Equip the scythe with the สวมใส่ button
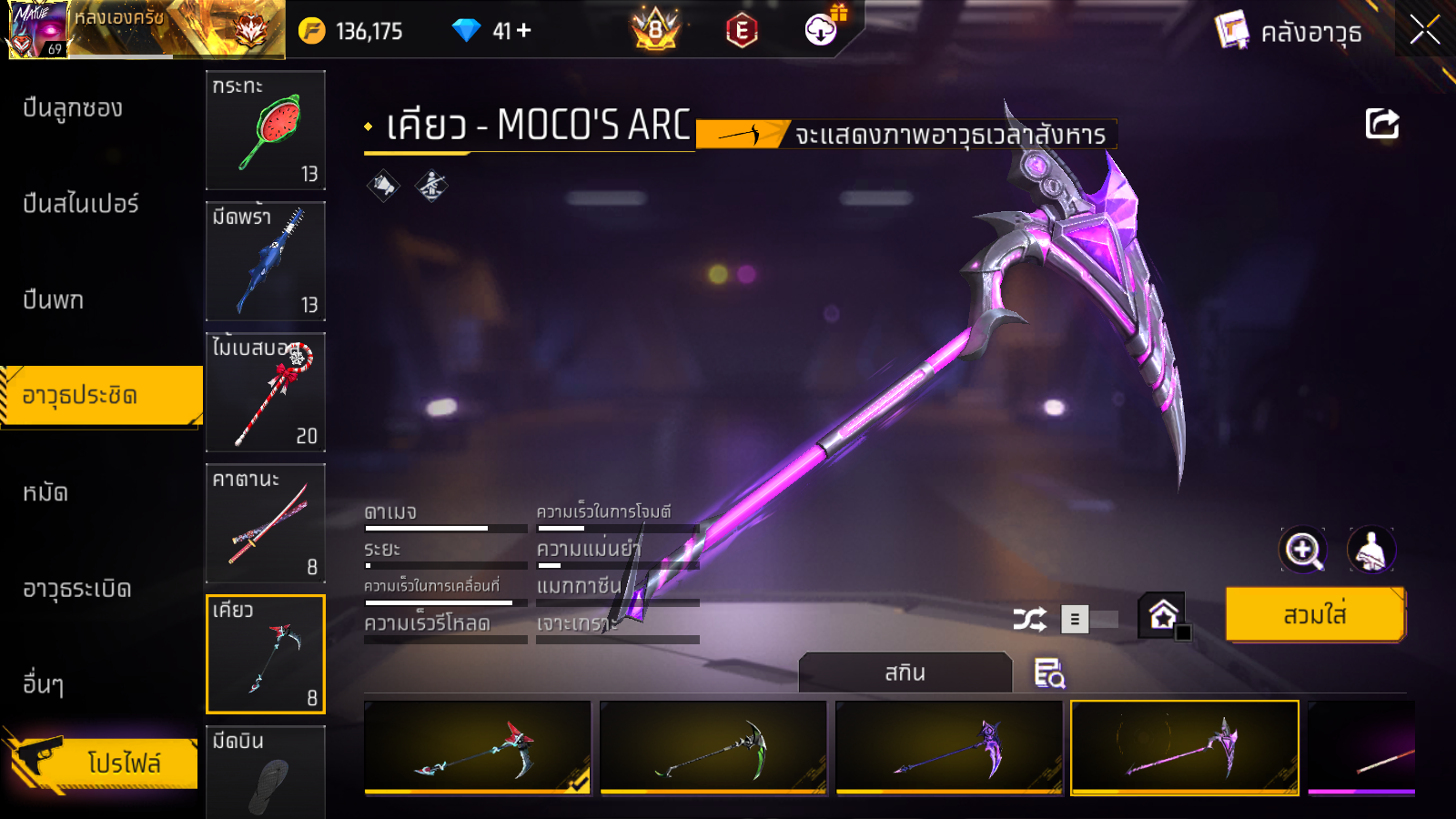Image resolution: width=1456 pixels, height=819 pixels. coord(1315,615)
